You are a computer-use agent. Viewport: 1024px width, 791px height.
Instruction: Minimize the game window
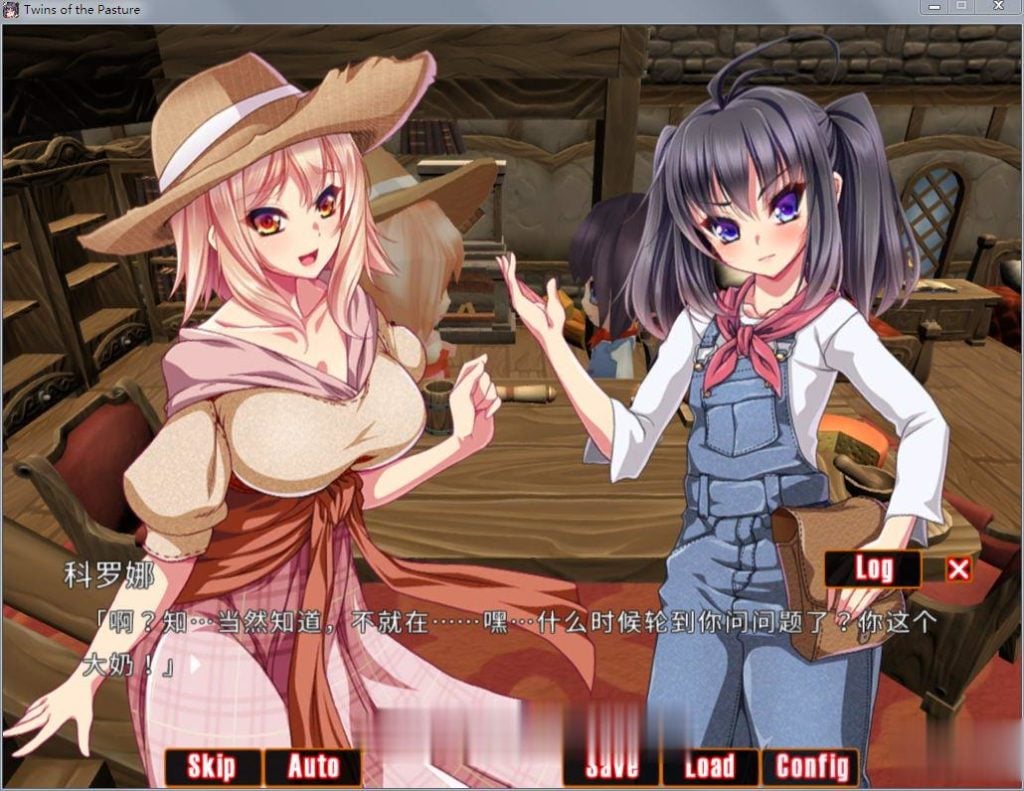click(x=934, y=8)
